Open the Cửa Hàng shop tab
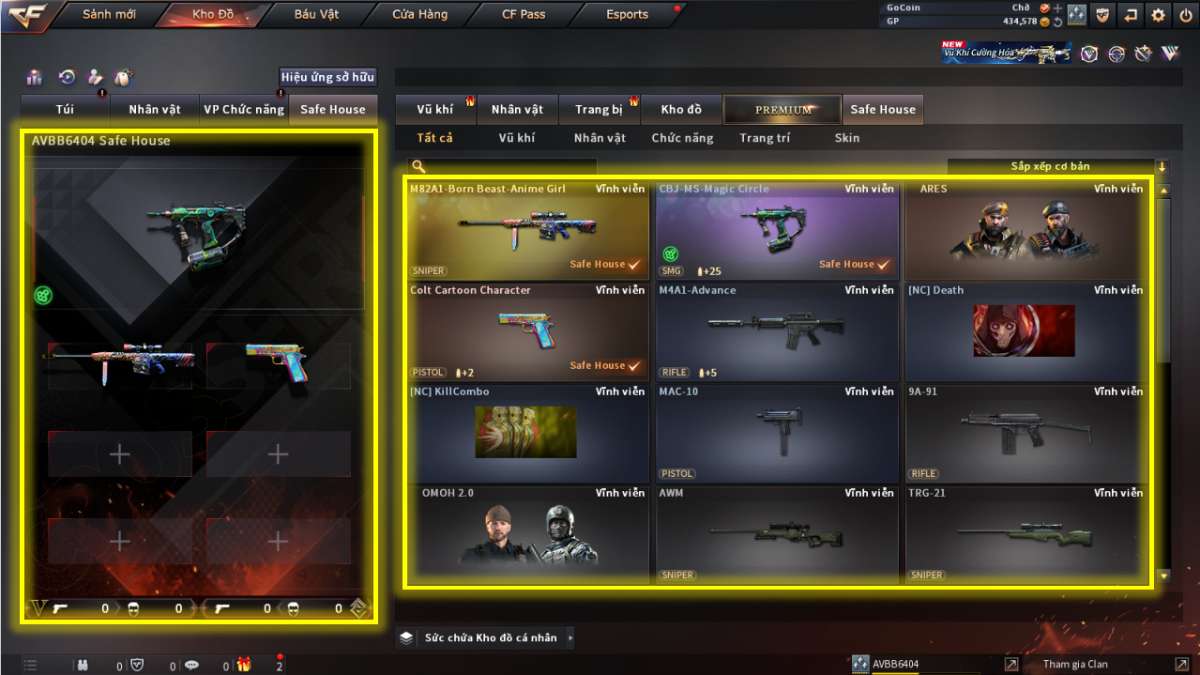1200x675 pixels. 420,15
